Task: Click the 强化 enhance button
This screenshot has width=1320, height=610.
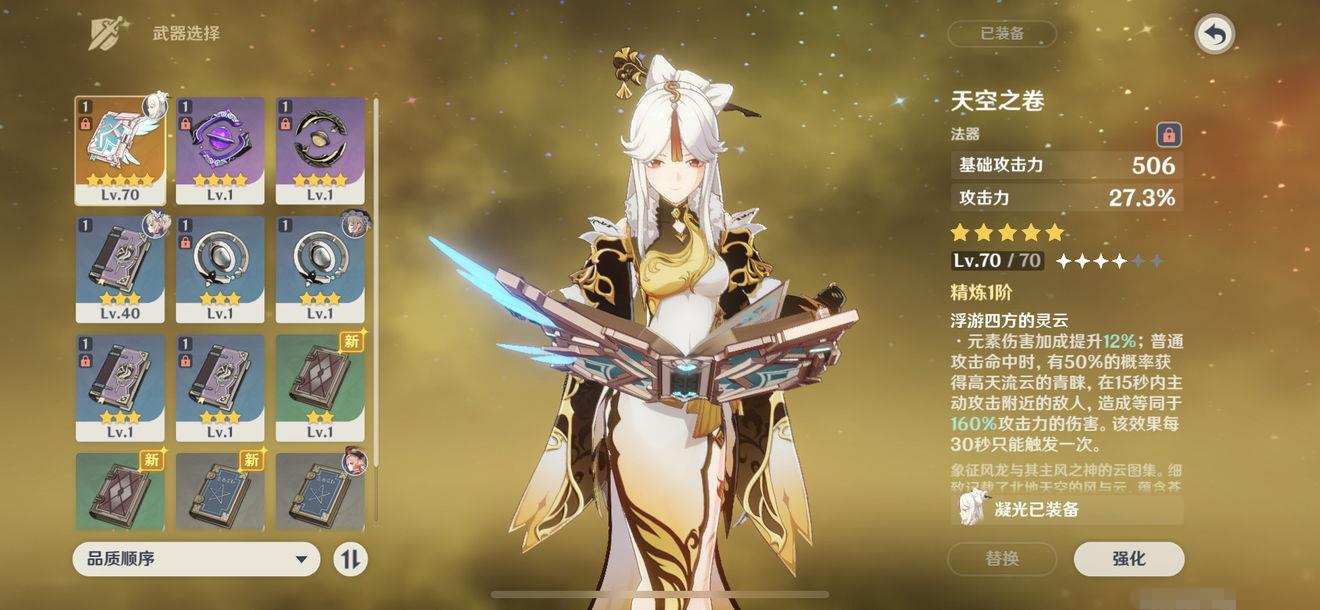Action: coord(1128,559)
